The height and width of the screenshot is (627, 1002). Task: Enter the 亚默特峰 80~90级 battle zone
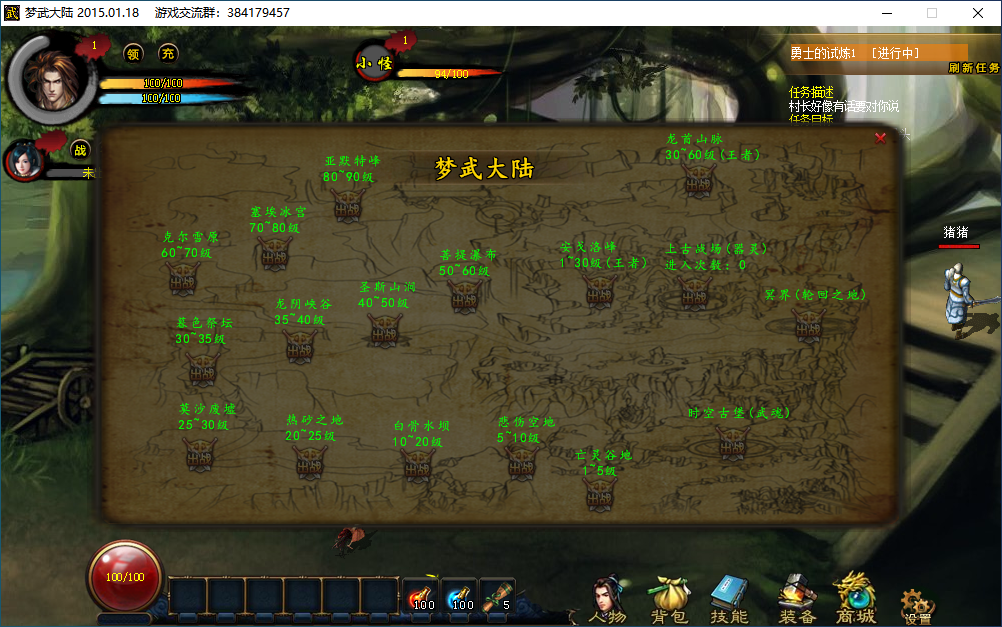pyautogui.click(x=349, y=205)
